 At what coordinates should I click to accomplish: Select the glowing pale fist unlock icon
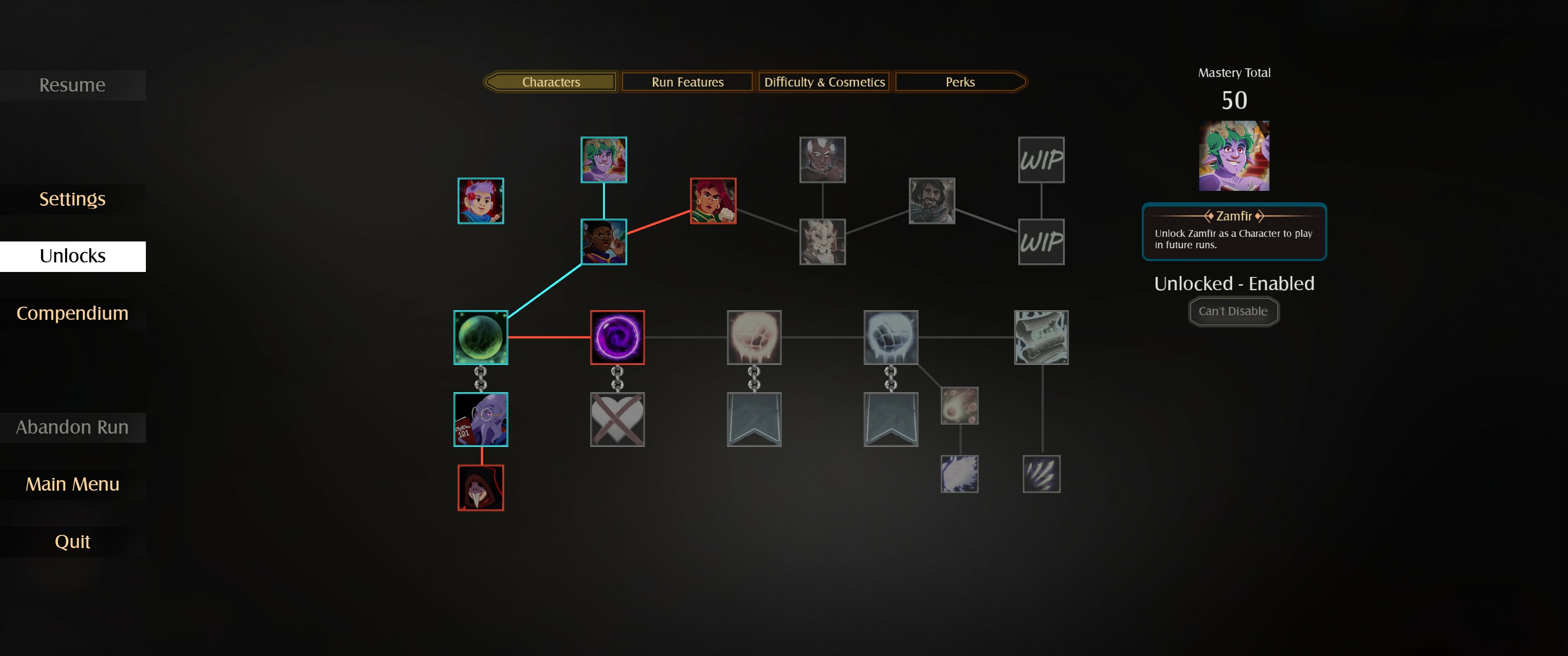click(754, 337)
